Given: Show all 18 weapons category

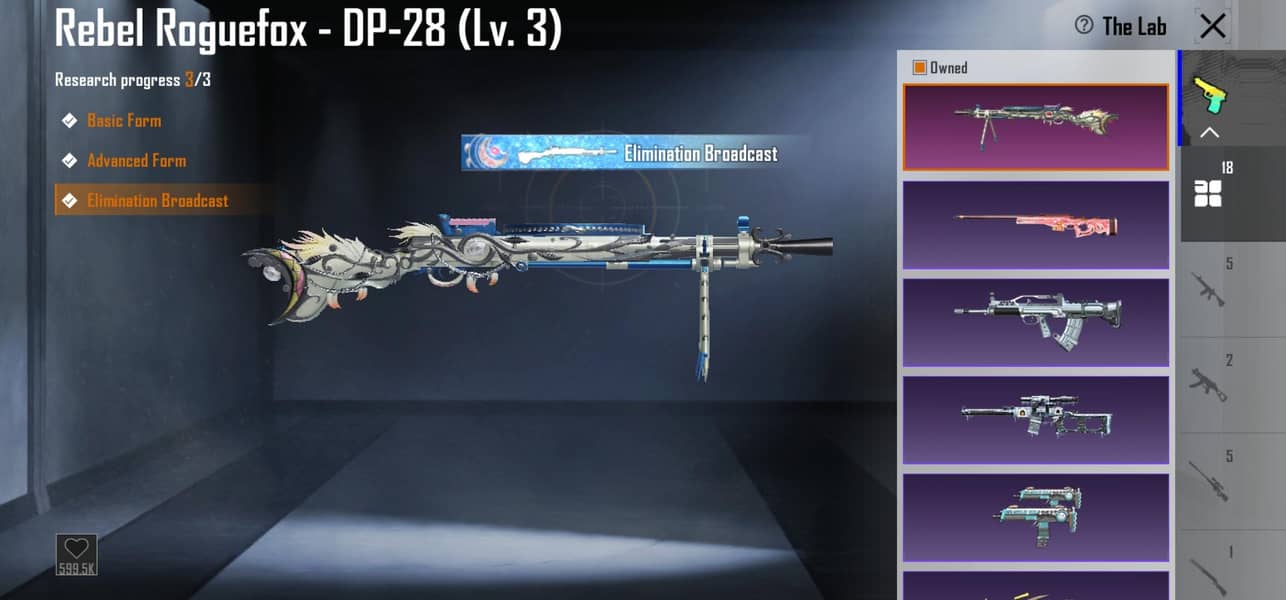Looking at the screenshot, I should 1209,189.
